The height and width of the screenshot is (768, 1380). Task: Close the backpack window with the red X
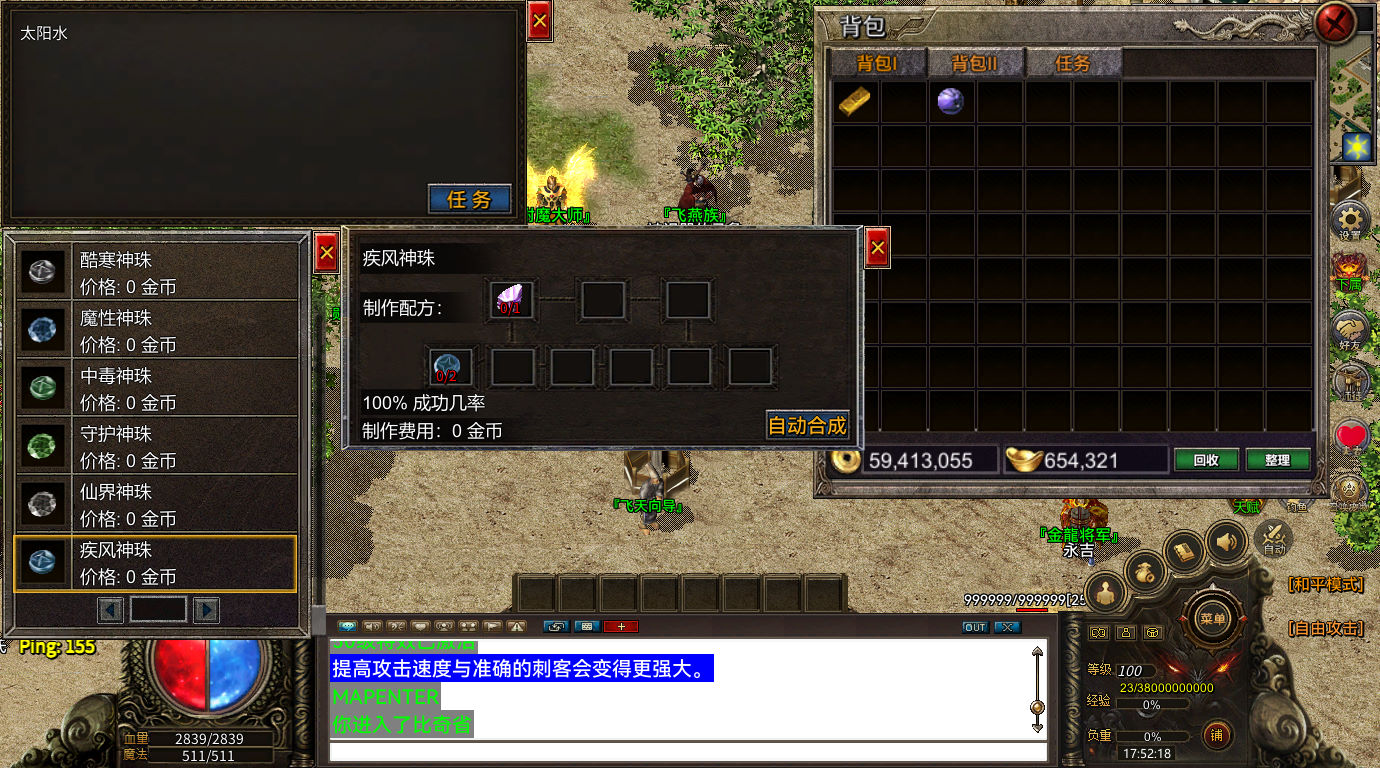point(1335,23)
